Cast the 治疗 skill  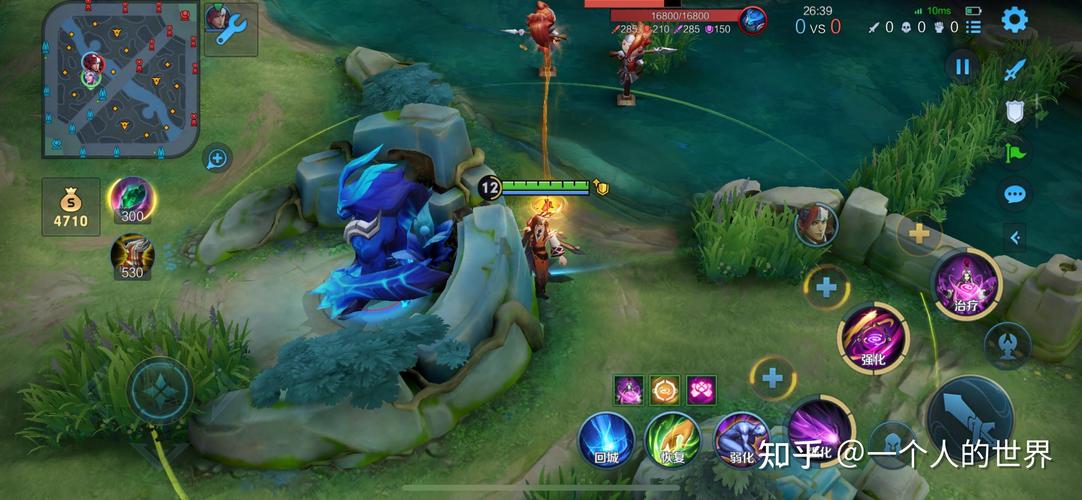966,284
